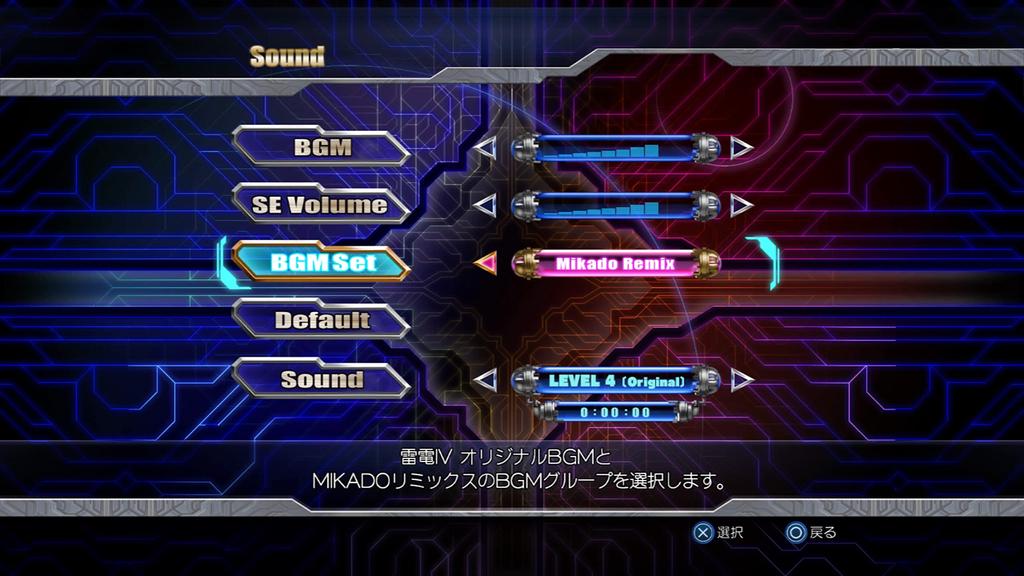
Task: Adjust the SE volume level bar
Action: [615, 205]
